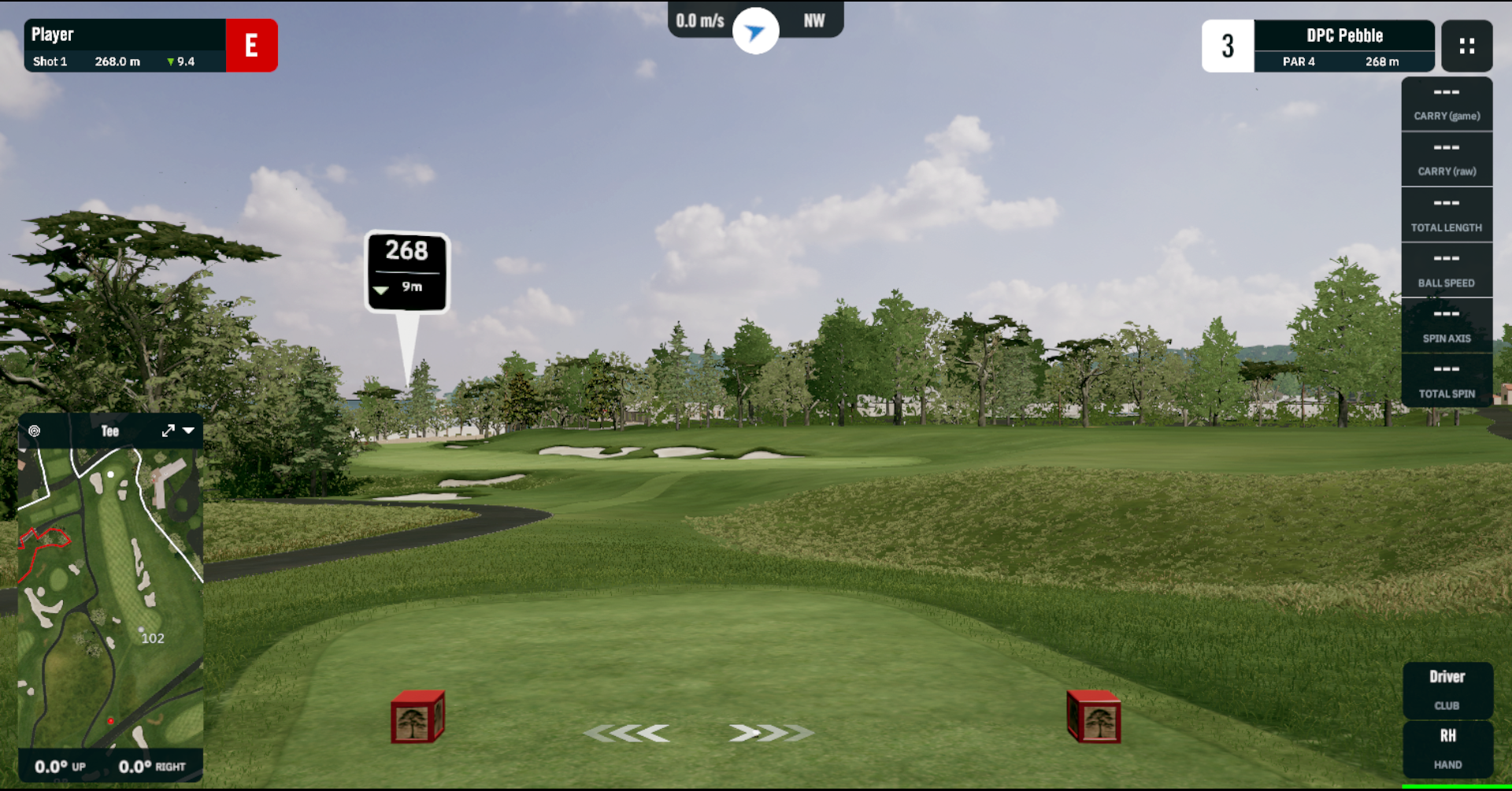Screen dimensions: 1512x791
Task: Click the course minimap overview
Action: (x=110, y=598)
